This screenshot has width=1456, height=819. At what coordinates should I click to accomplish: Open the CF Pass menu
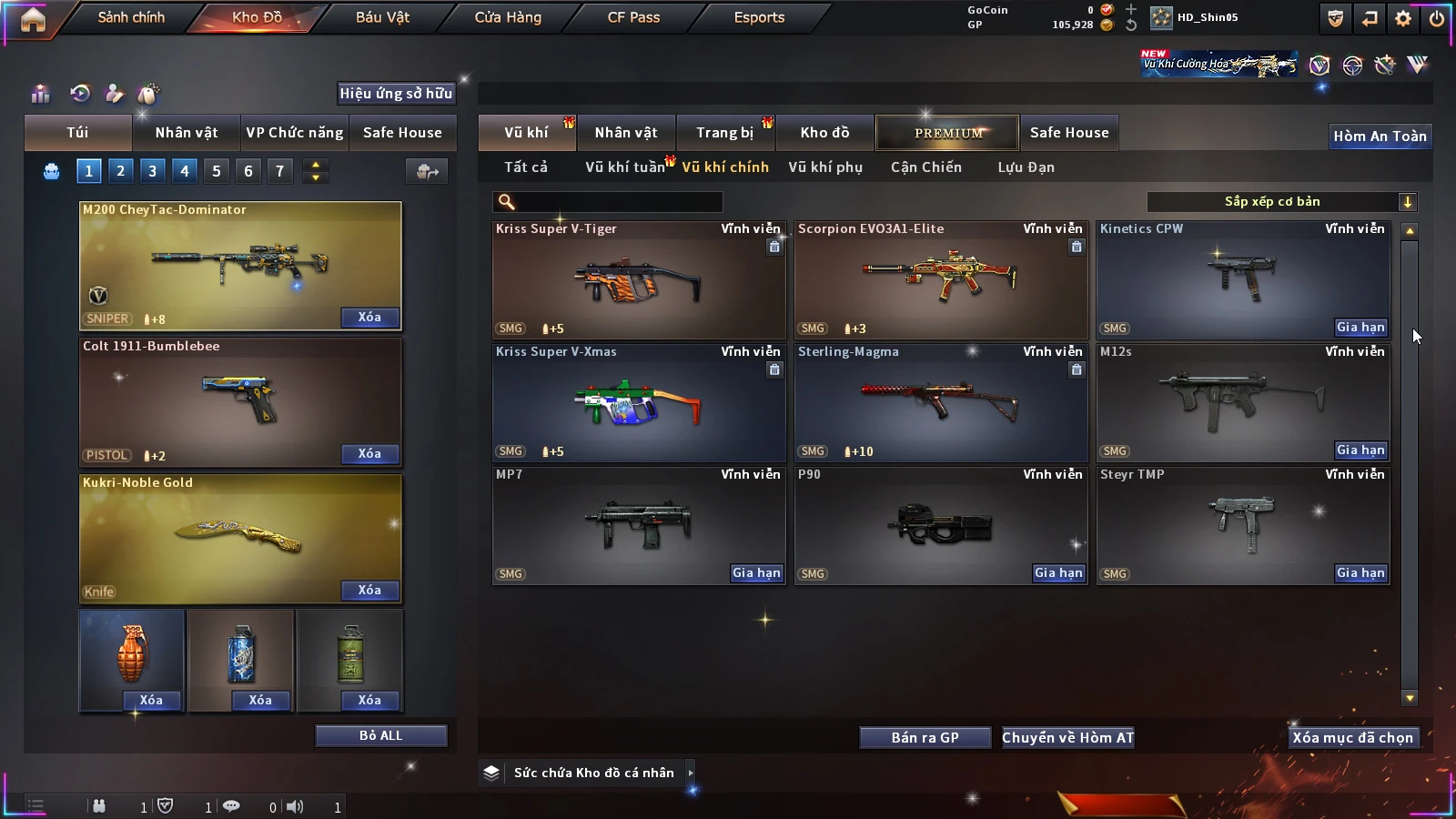point(633,17)
